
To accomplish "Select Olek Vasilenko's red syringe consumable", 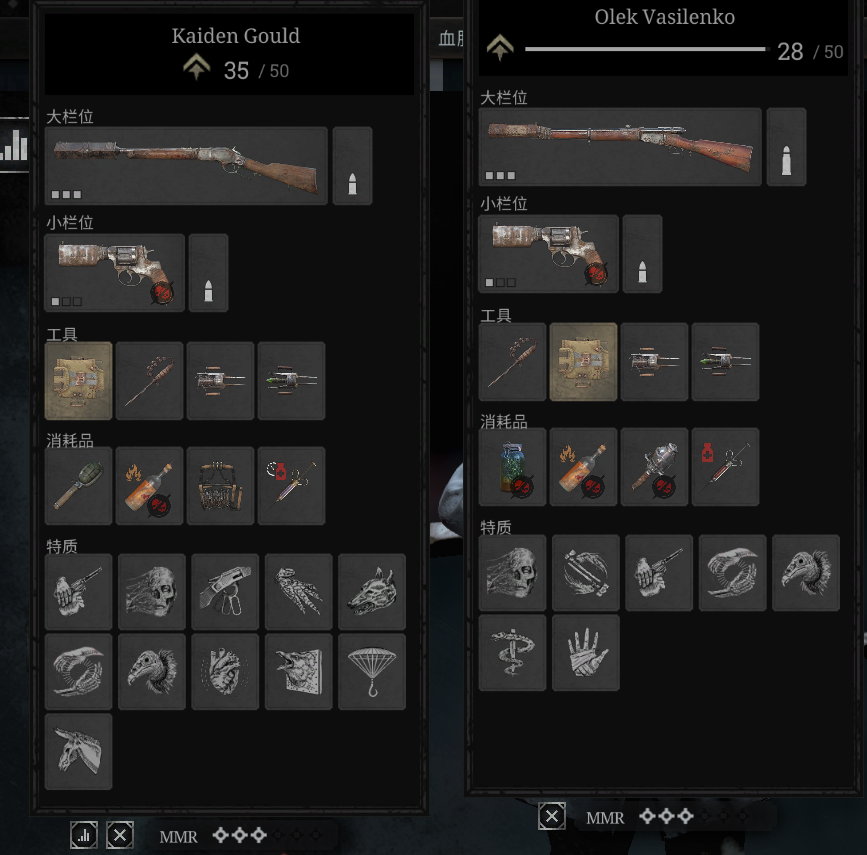I will (725, 467).
